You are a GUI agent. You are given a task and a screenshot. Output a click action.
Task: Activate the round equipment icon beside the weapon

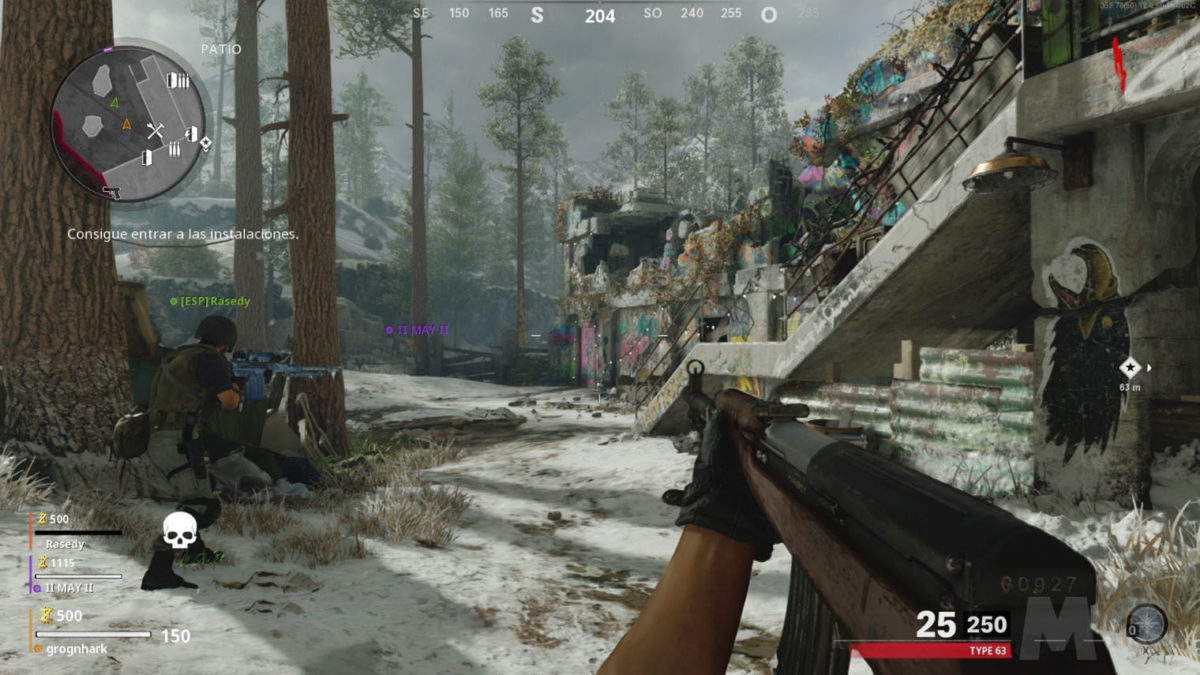[1146, 624]
